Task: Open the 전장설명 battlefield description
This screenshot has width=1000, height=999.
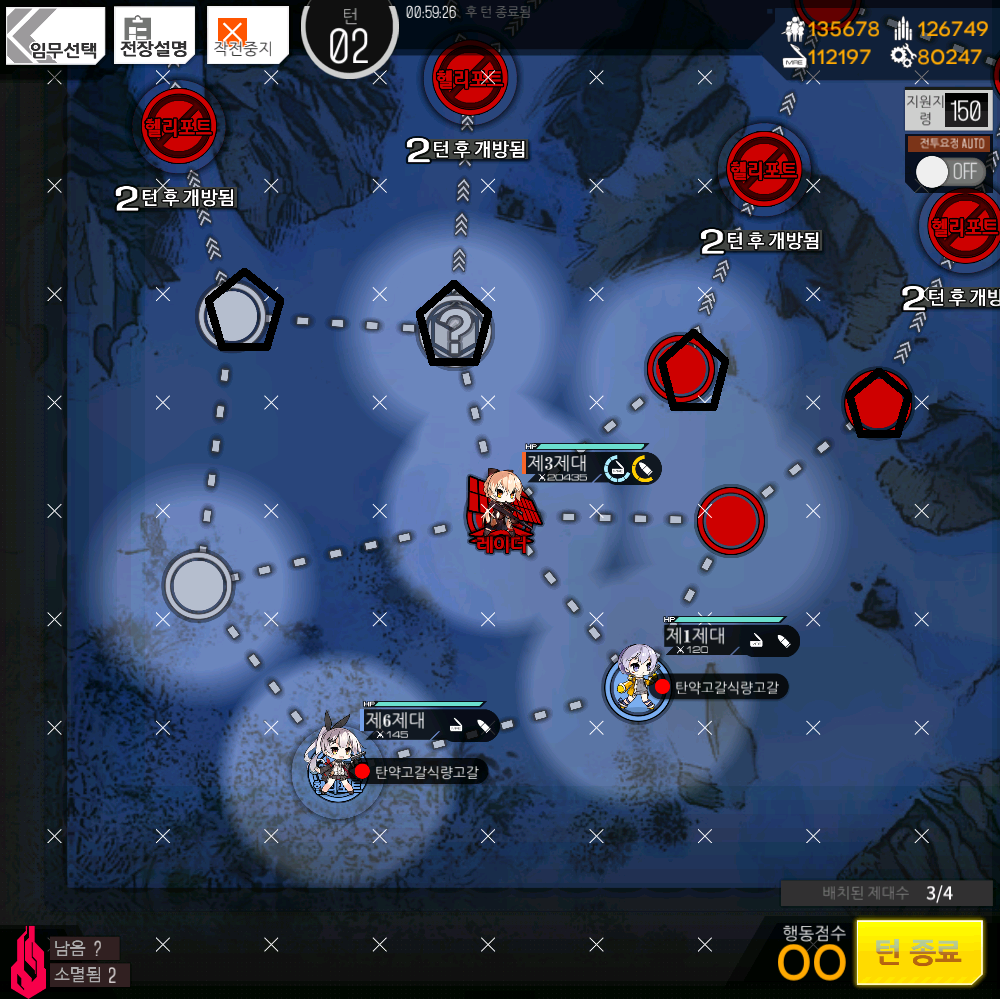Action: pos(154,37)
